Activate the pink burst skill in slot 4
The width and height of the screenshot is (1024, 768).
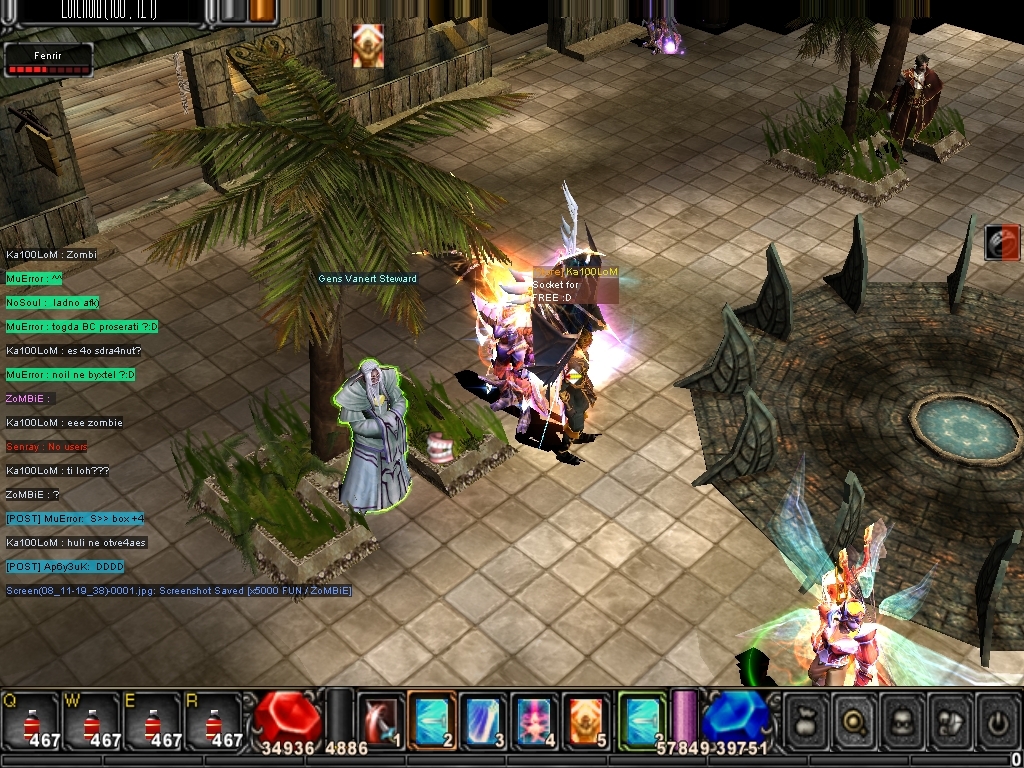pyautogui.click(x=535, y=718)
